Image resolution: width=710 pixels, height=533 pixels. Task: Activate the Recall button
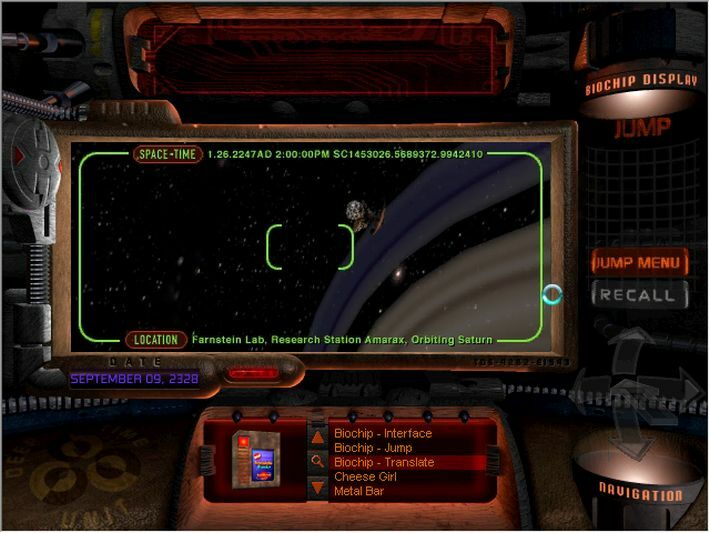click(640, 294)
